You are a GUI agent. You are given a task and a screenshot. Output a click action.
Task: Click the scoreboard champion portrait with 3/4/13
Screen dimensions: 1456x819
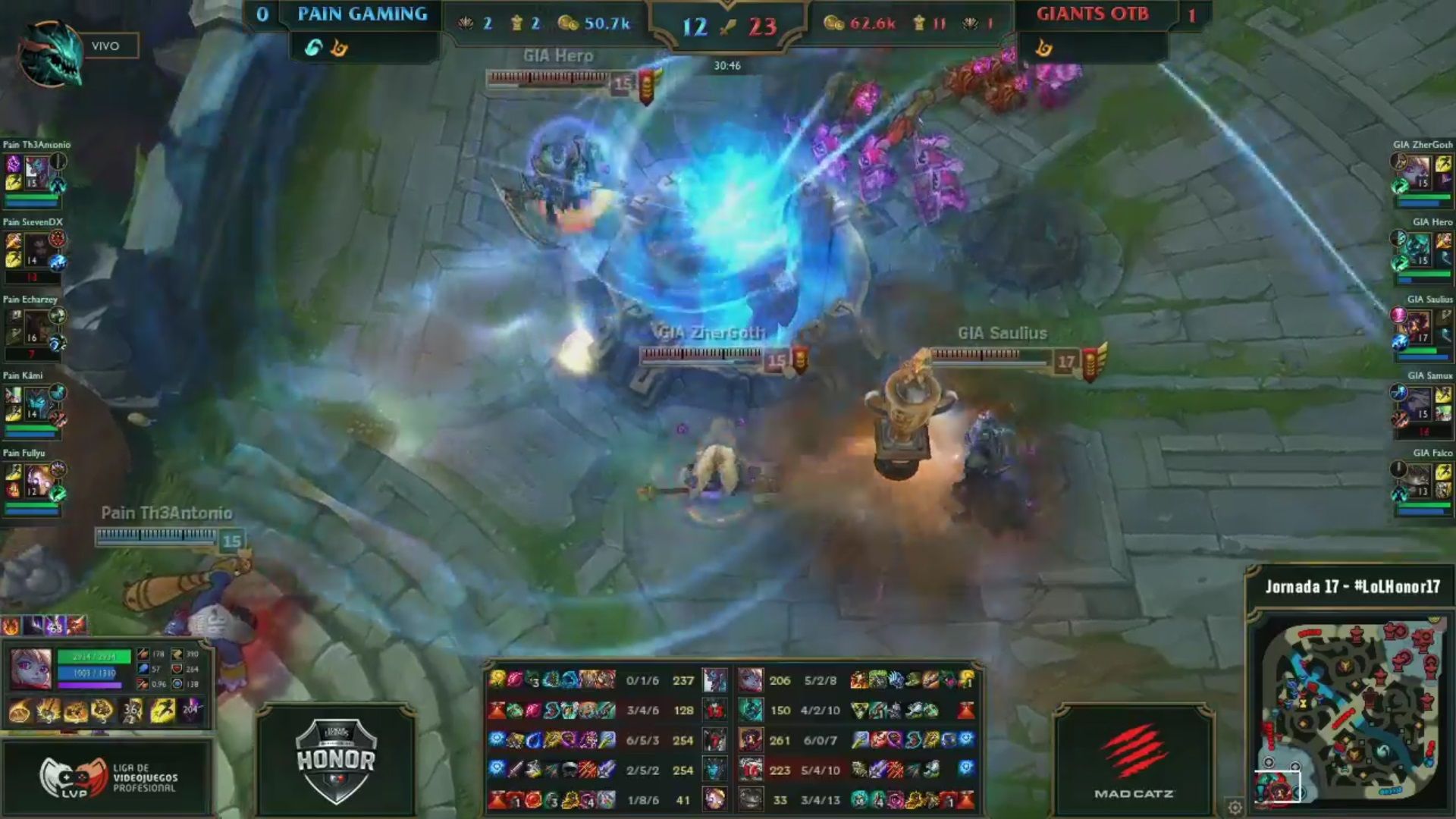click(x=751, y=799)
